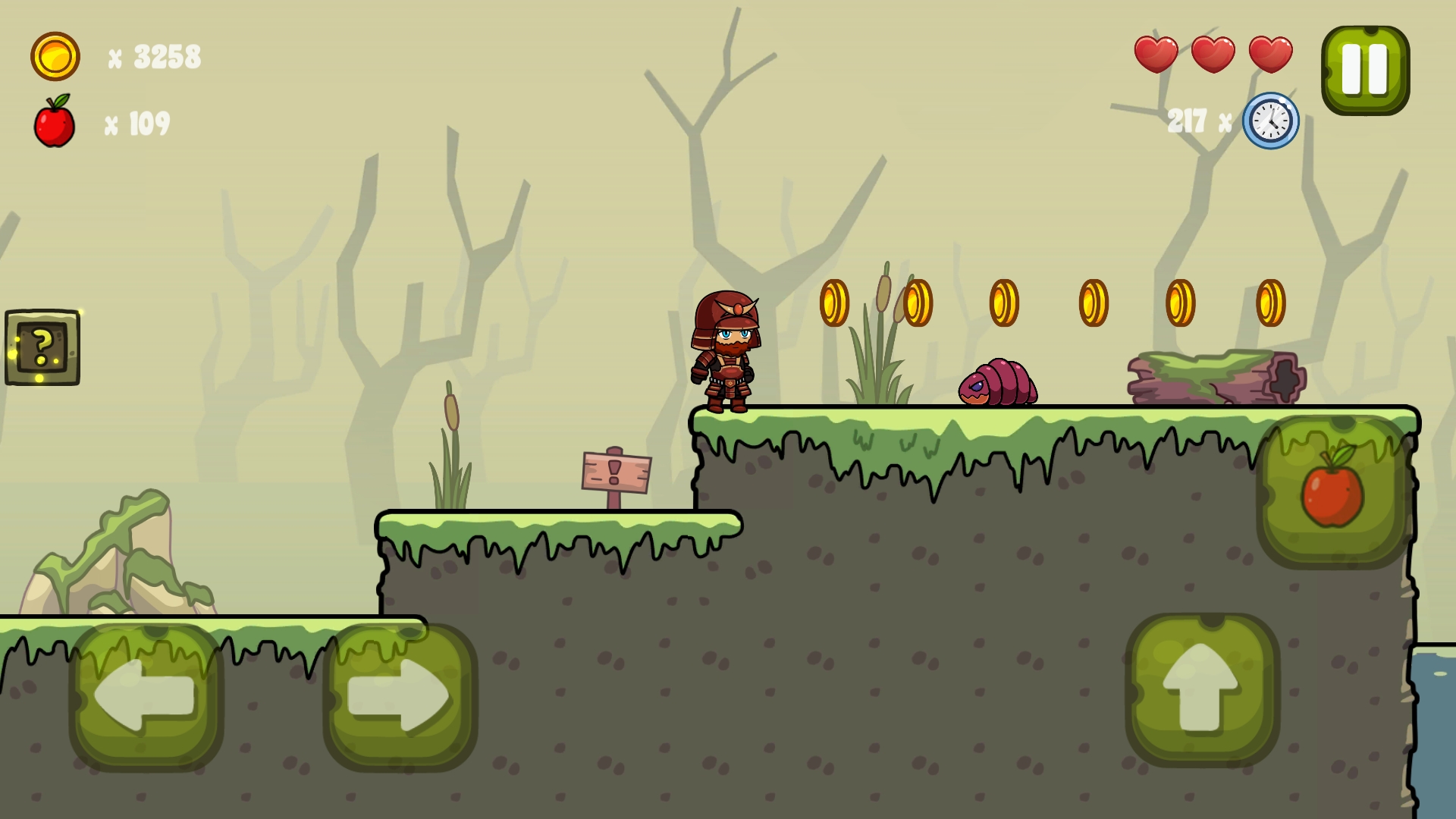The height and width of the screenshot is (819, 1456).
Task: Tap the apple counter icon
Action: click(x=55, y=121)
